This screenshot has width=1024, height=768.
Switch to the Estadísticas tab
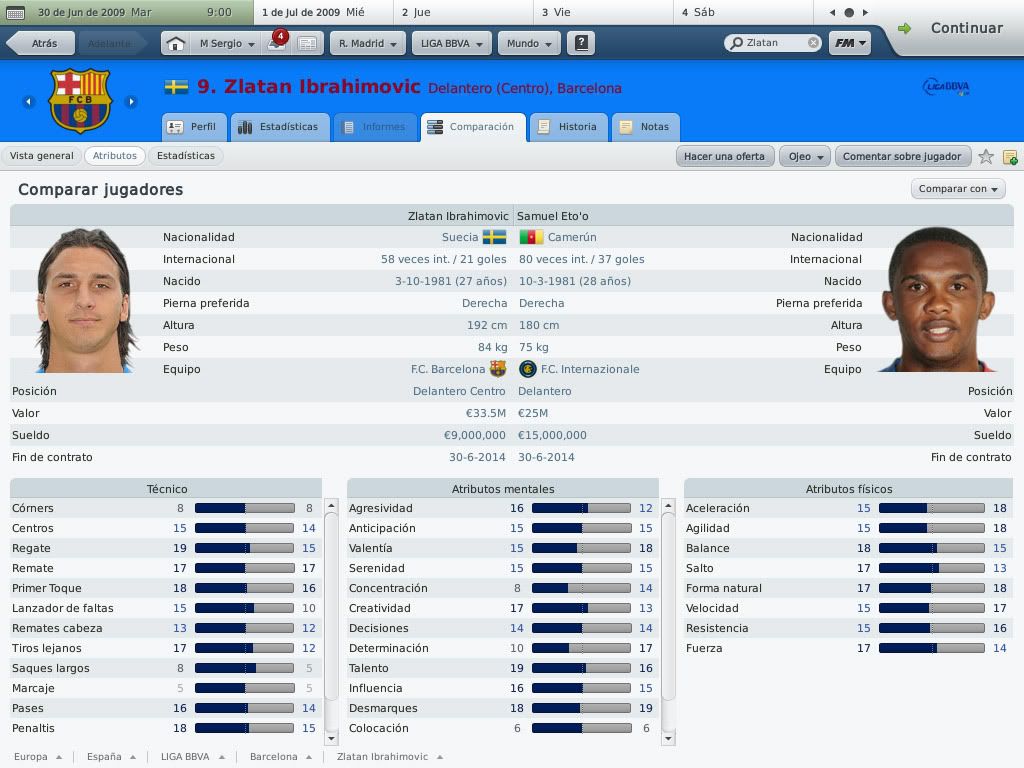[280, 127]
